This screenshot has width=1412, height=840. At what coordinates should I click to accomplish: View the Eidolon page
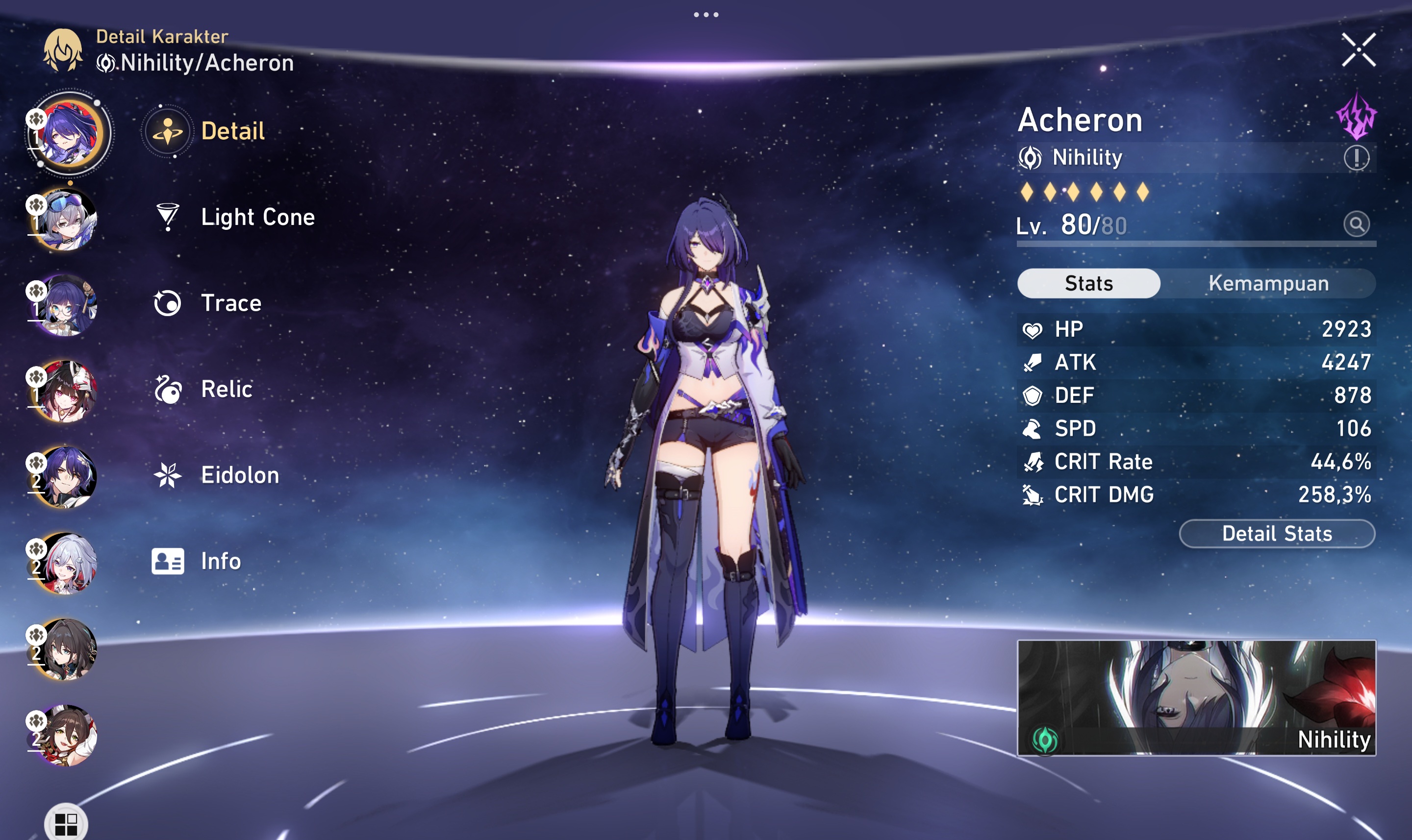(239, 475)
